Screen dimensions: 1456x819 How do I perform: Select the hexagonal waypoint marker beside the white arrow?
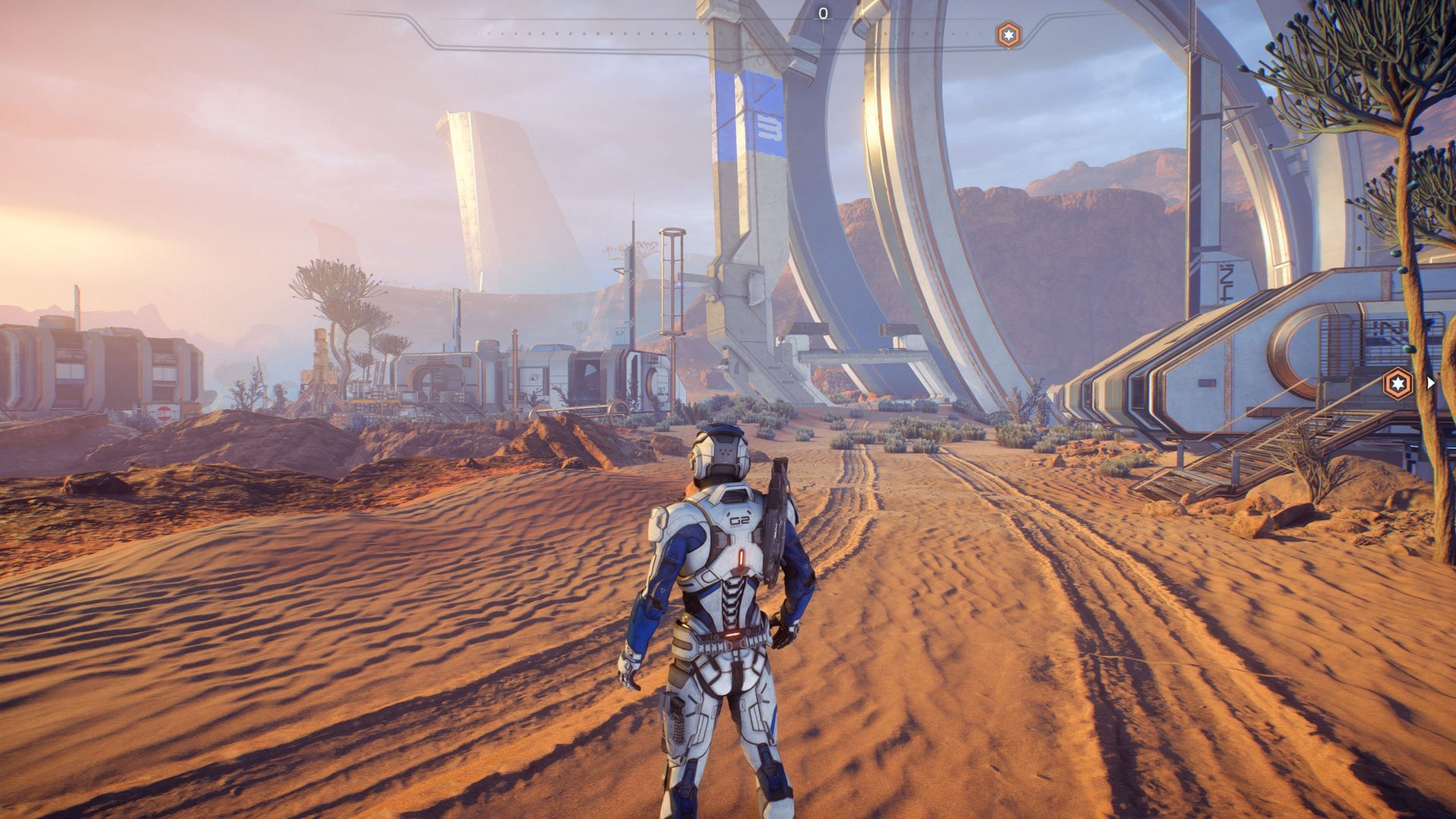pyautogui.click(x=1398, y=383)
